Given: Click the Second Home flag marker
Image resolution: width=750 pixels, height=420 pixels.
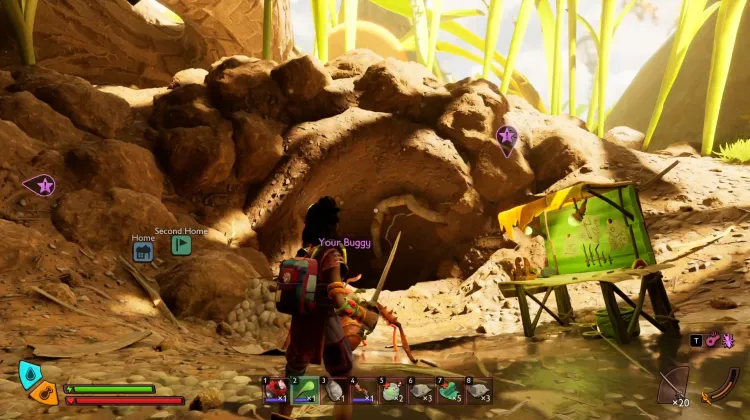Looking at the screenshot, I should pyautogui.click(x=181, y=245).
